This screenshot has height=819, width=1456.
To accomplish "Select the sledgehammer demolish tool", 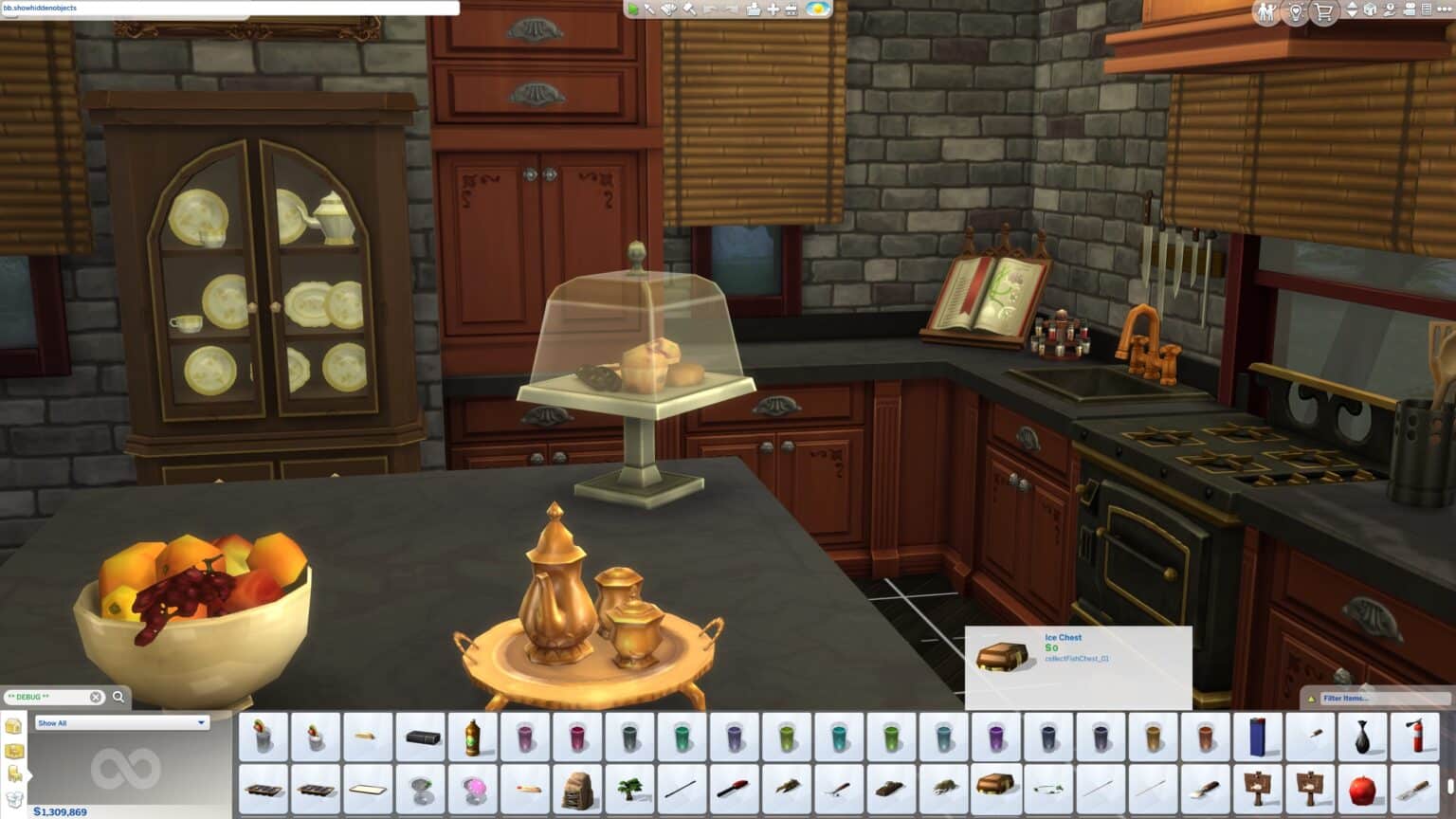I will [689, 11].
